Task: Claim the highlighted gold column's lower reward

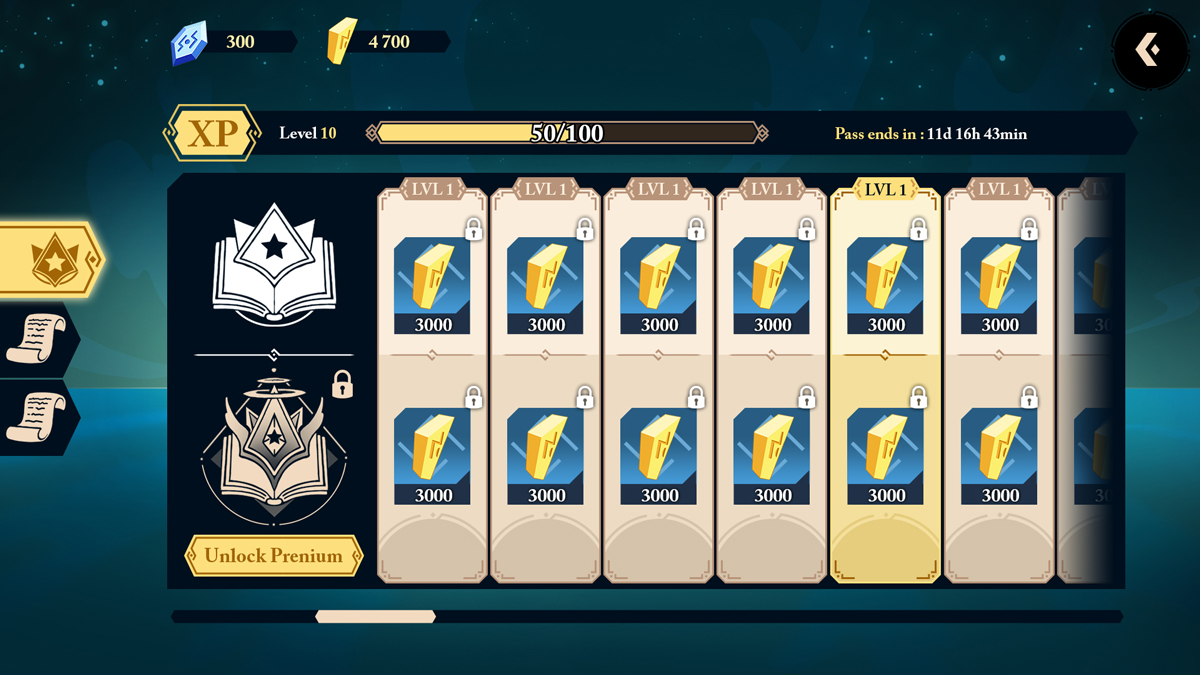Action: click(885, 456)
